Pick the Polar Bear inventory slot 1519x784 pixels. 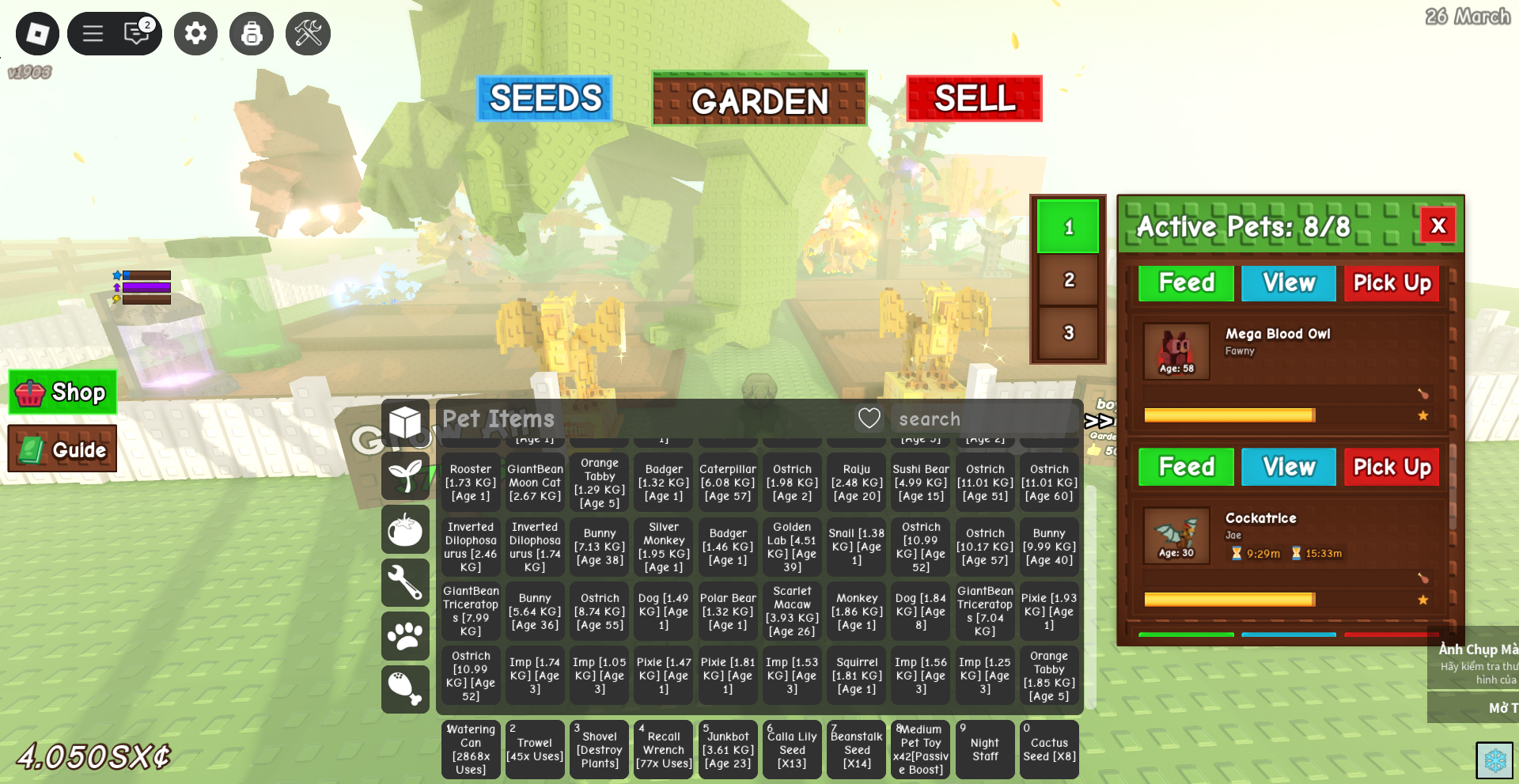click(728, 612)
